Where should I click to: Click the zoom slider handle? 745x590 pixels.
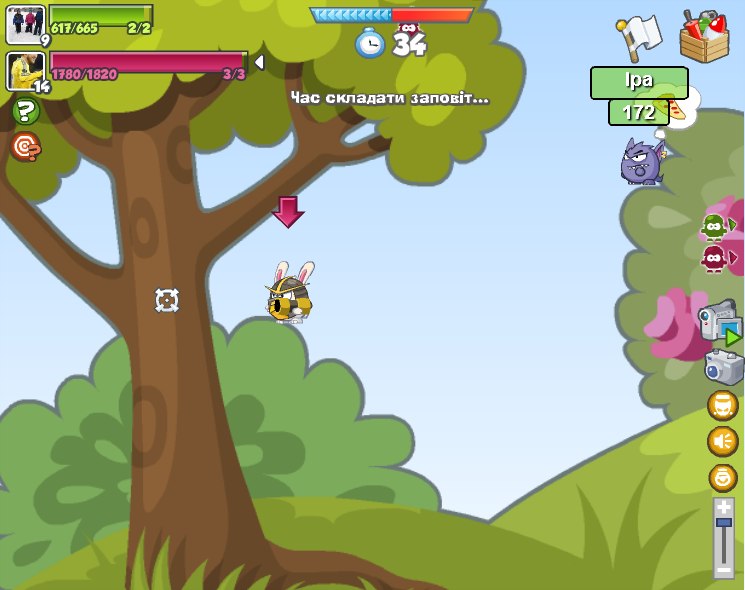(x=724, y=523)
